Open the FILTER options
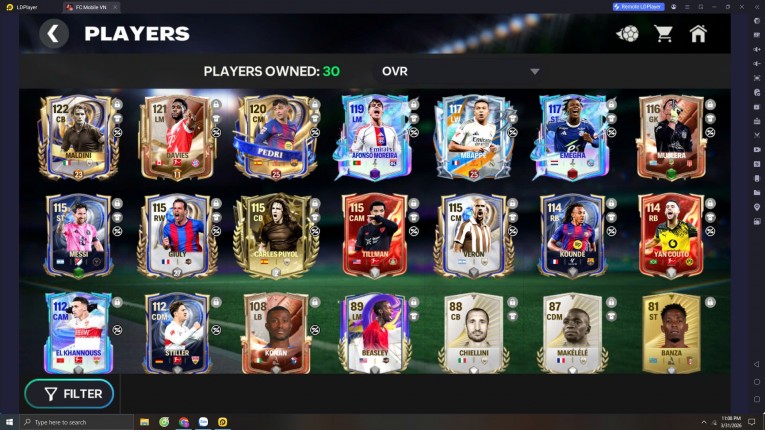Screen dimensions: 765x430 click(x=69, y=394)
